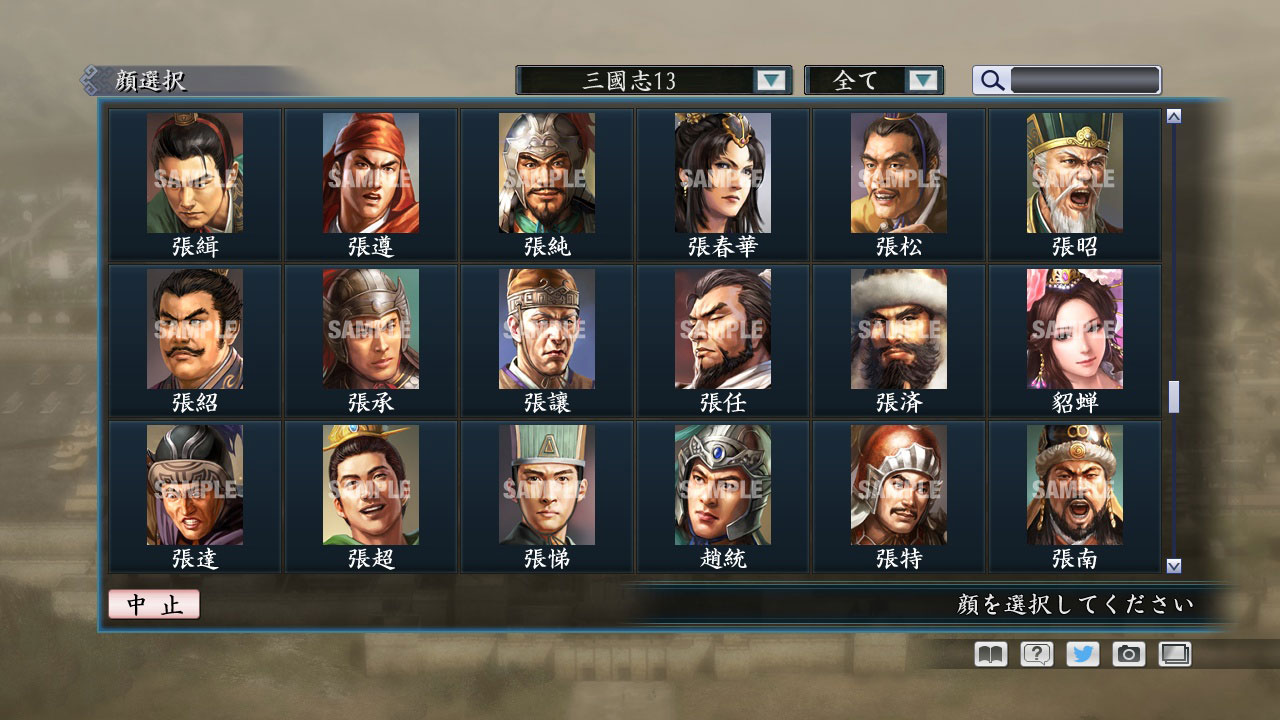Select Zhang Chao's (張超) portrait
1280x720 pixels.
[371, 487]
